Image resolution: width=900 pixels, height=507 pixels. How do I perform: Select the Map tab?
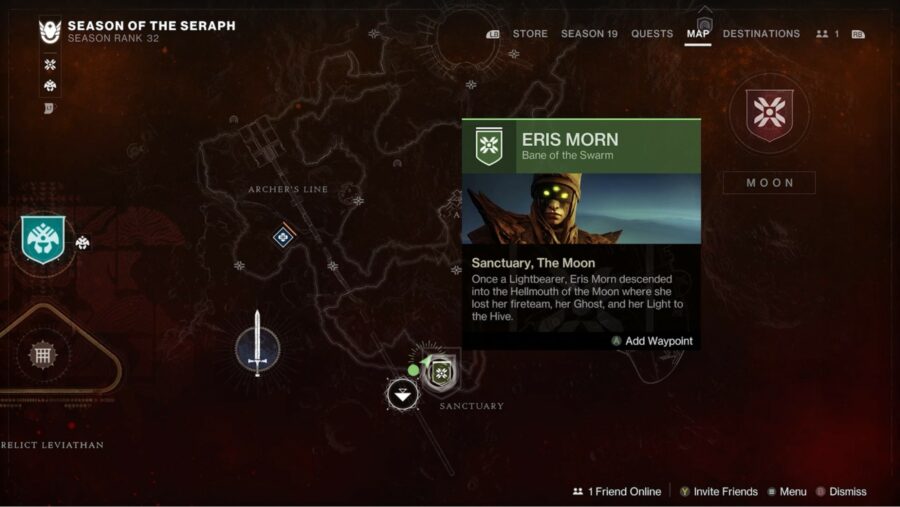[x=698, y=34]
